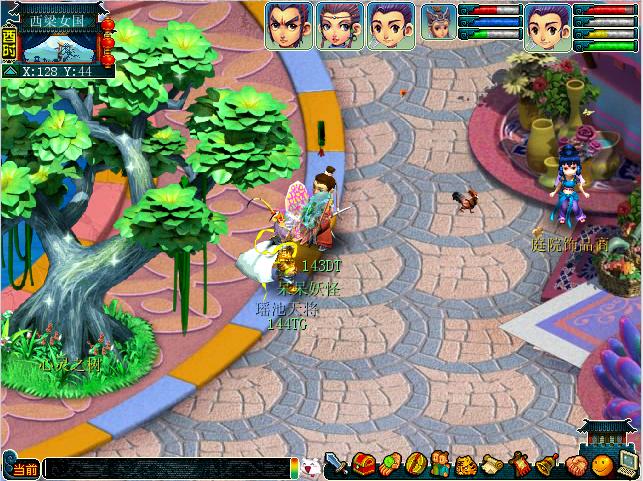Select the third teammate portrait
643x481 pixels.
click(x=391, y=25)
